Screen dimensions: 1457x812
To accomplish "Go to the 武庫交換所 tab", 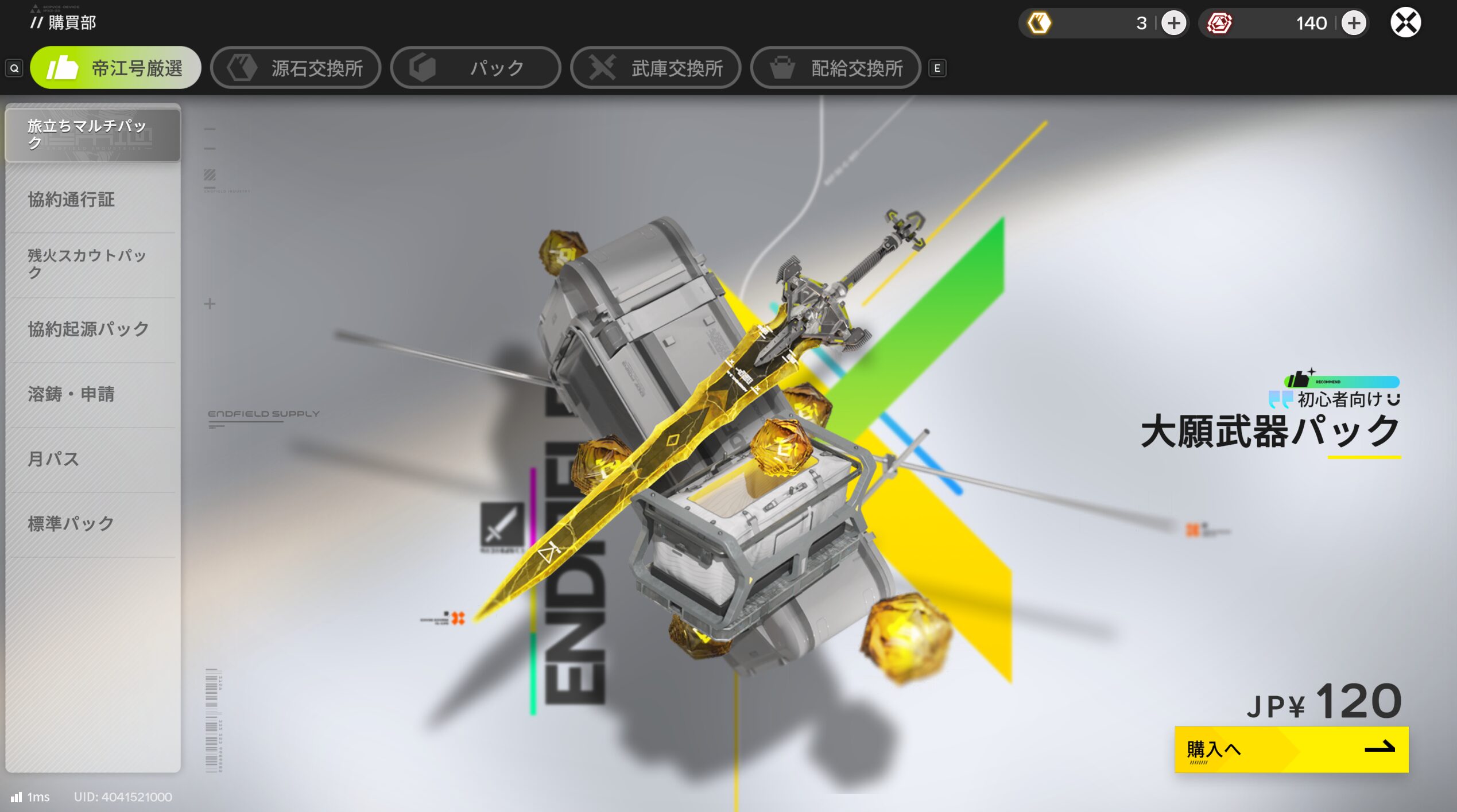I will [x=656, y=68].
